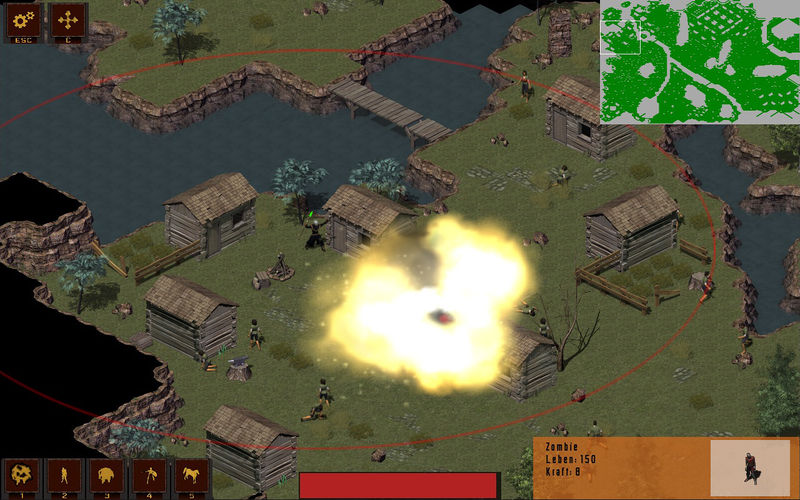Activate the hunched beast icon in slot 3
Viewport: 800px width, 500px height.
(x=107, y=476)
